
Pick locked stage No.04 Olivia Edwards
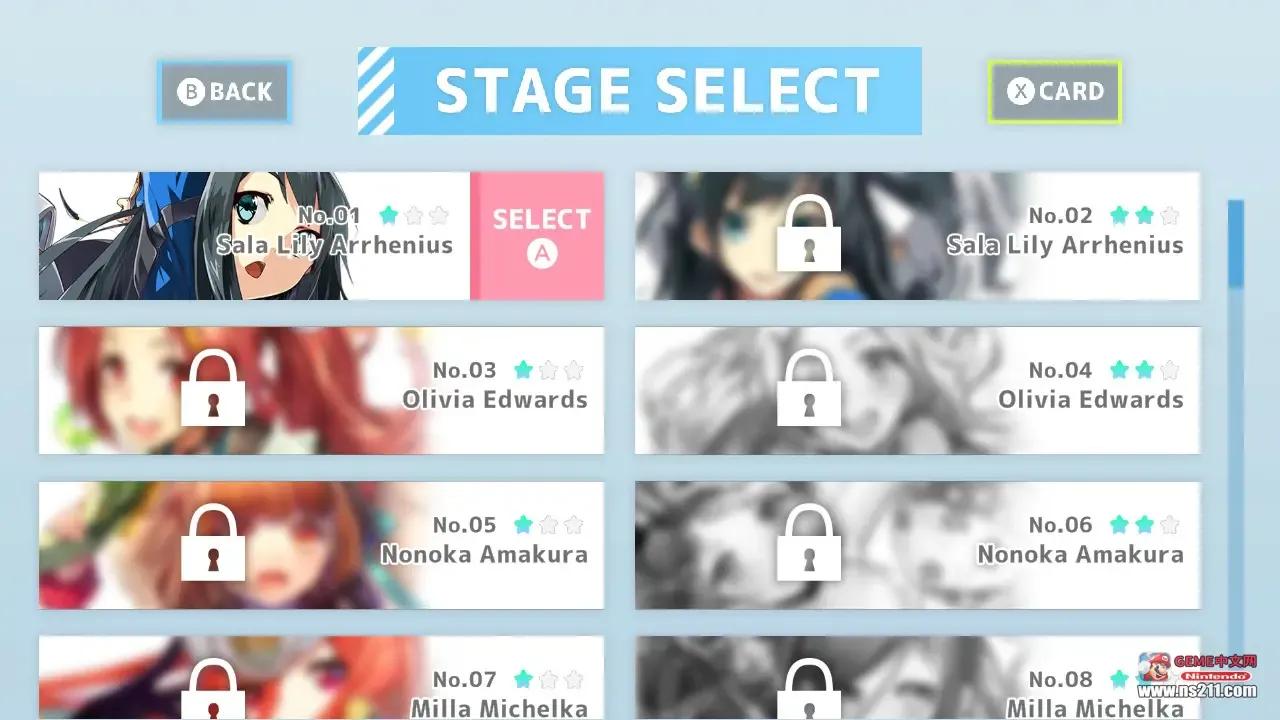click(917, 390)
